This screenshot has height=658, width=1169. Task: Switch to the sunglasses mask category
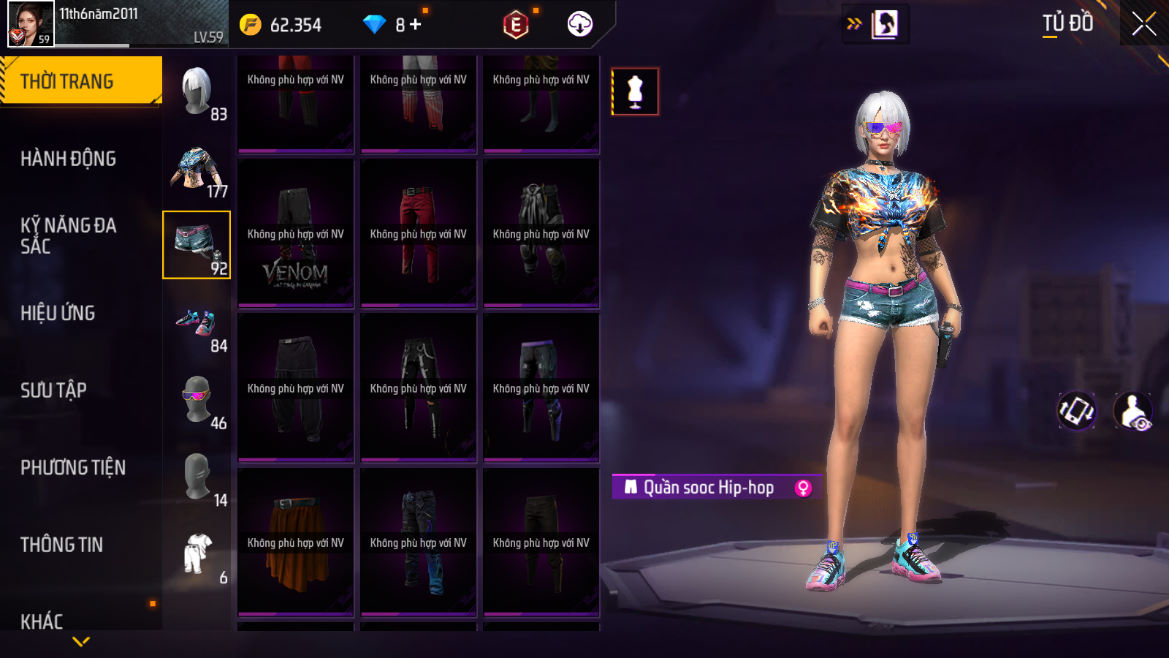click(197, 399)
